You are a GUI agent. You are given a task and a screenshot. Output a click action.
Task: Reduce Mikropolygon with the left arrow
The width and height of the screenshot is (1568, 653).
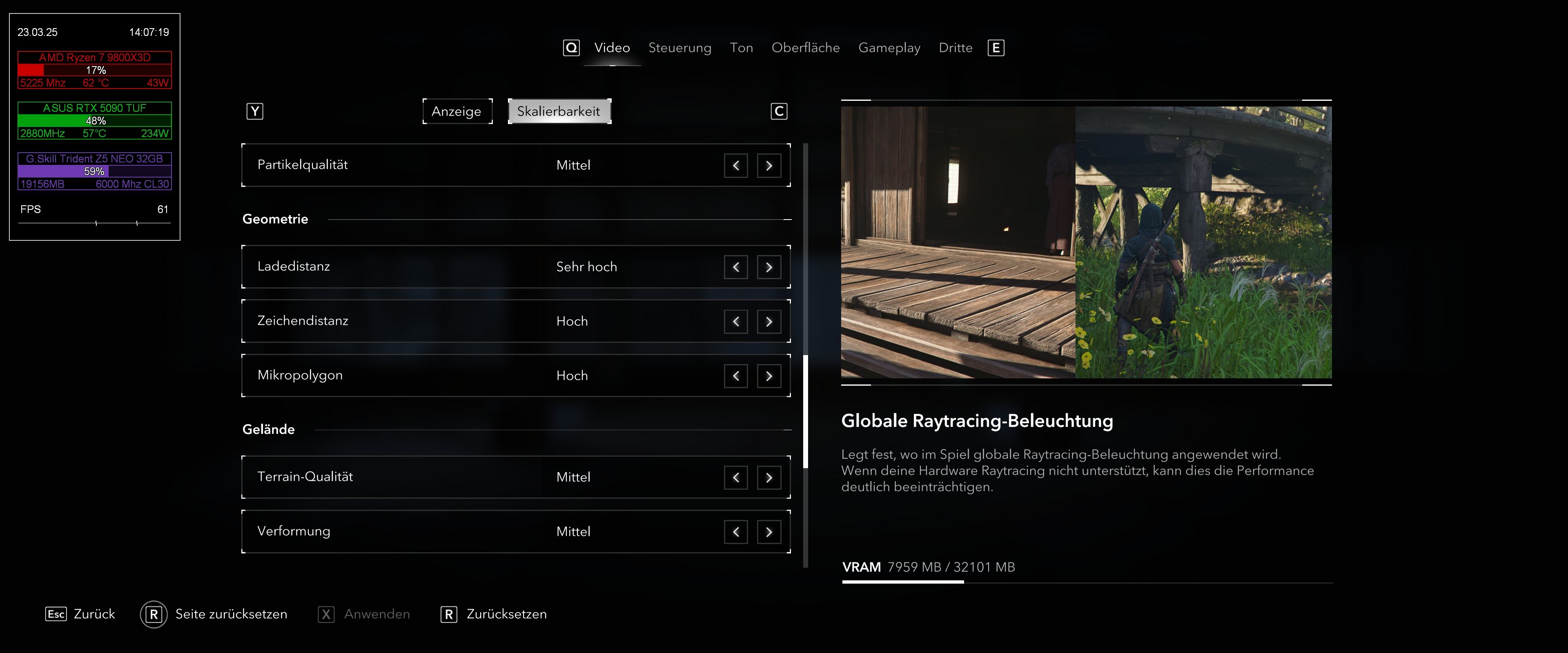[x=735, y=376]
